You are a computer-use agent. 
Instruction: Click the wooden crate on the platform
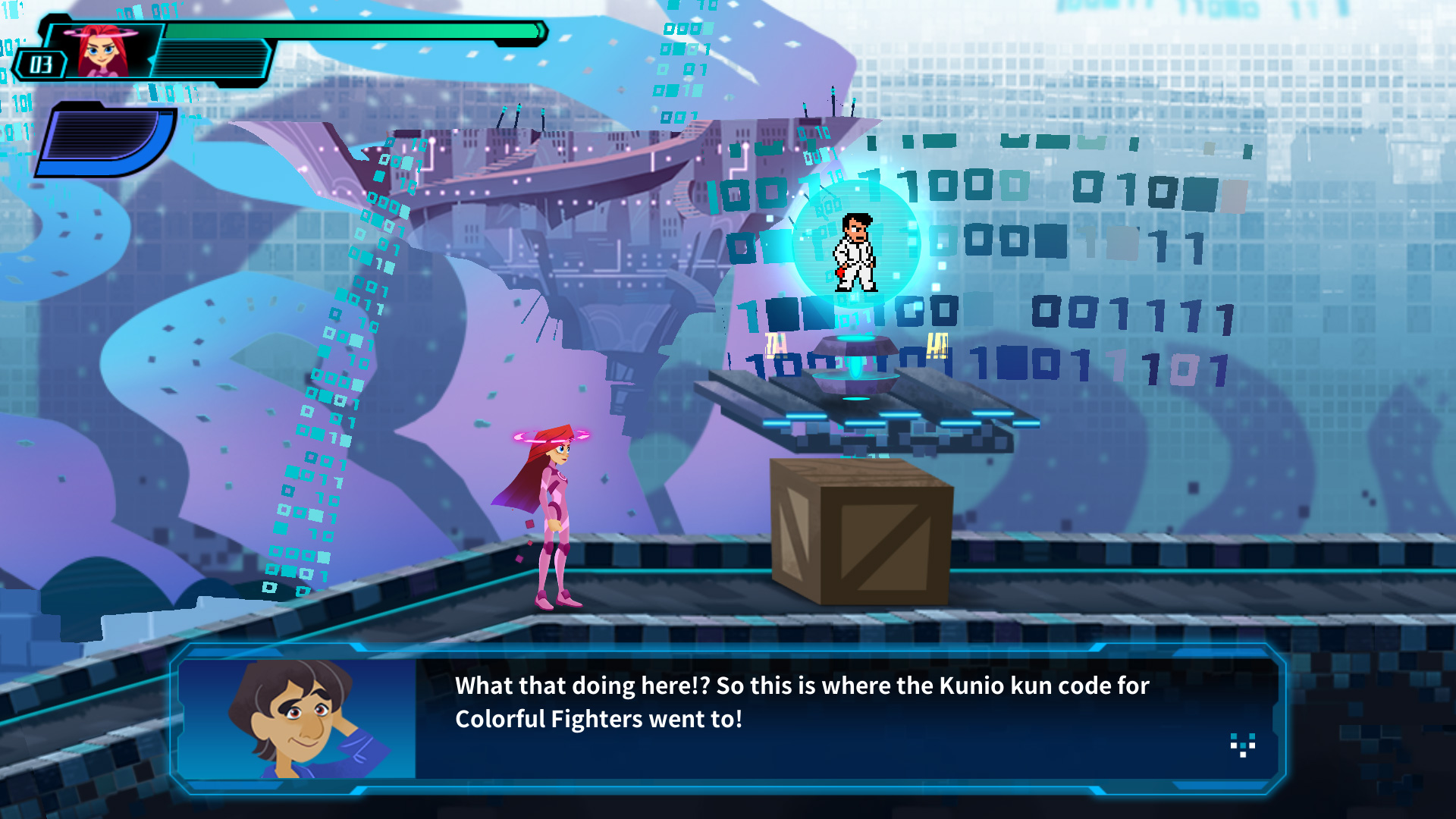coord(861,531)
